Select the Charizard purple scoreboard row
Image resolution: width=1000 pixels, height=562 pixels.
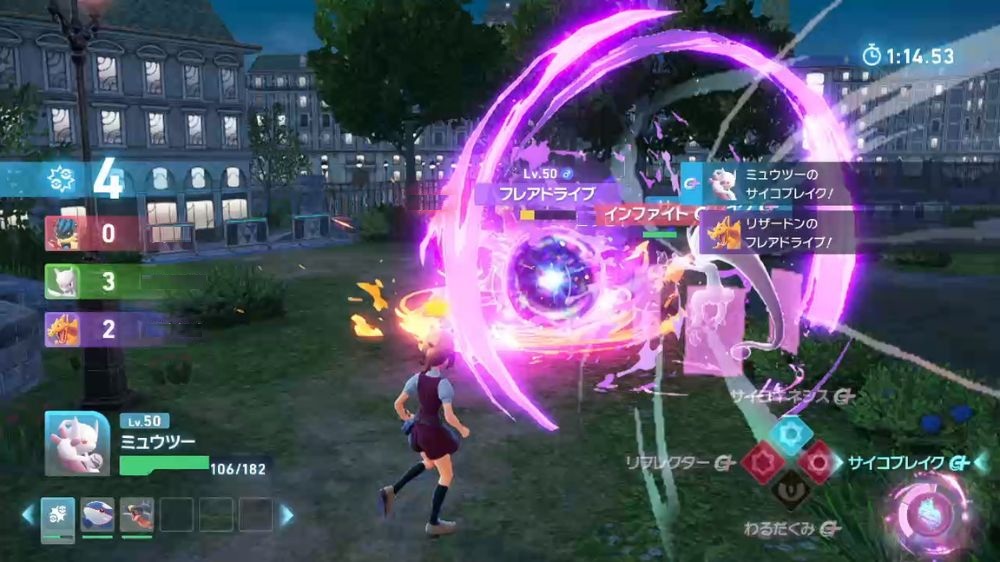(92, 329)
